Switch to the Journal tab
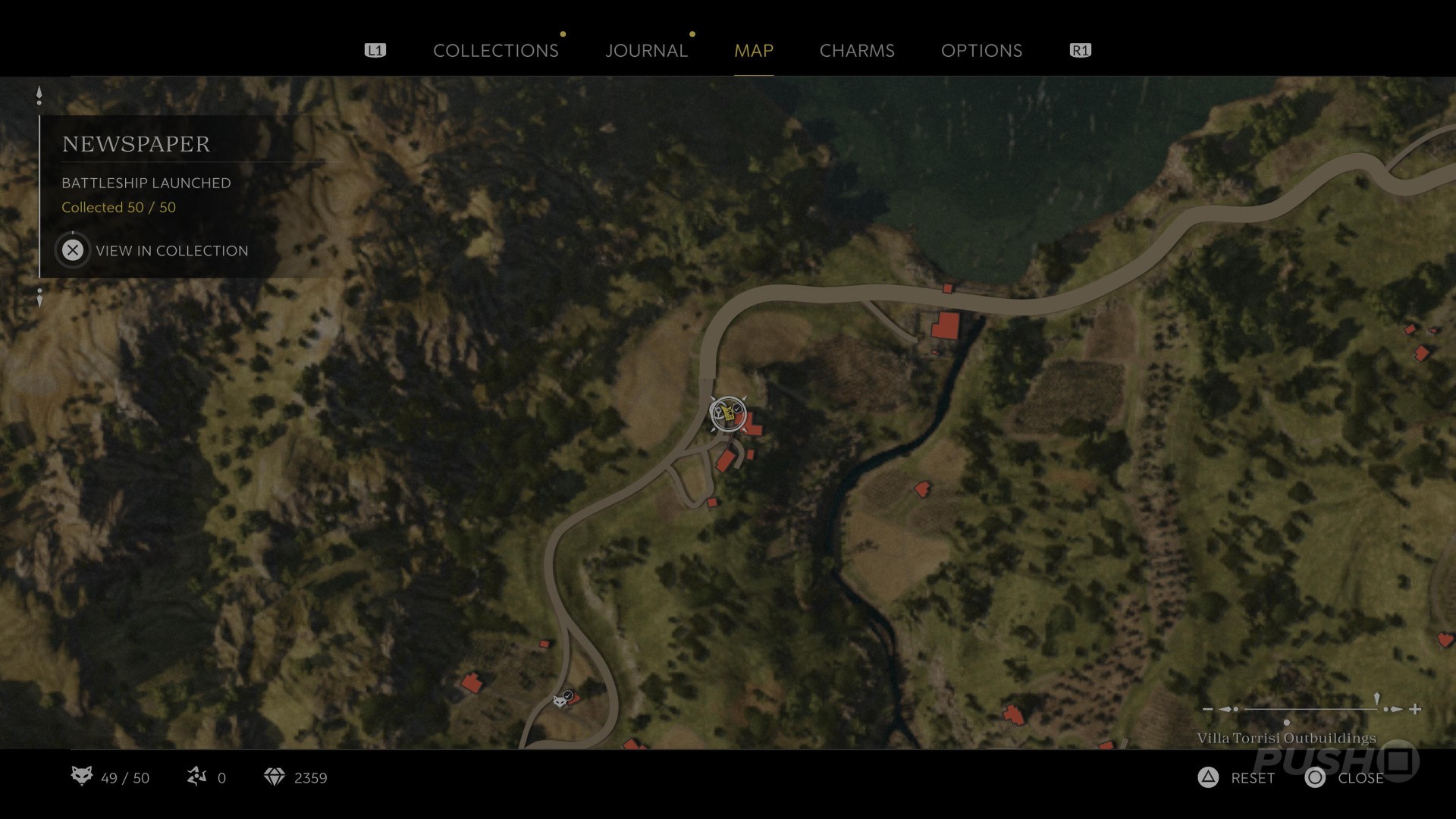Viewport: 1456px width, 819px height. click(646, 51)
